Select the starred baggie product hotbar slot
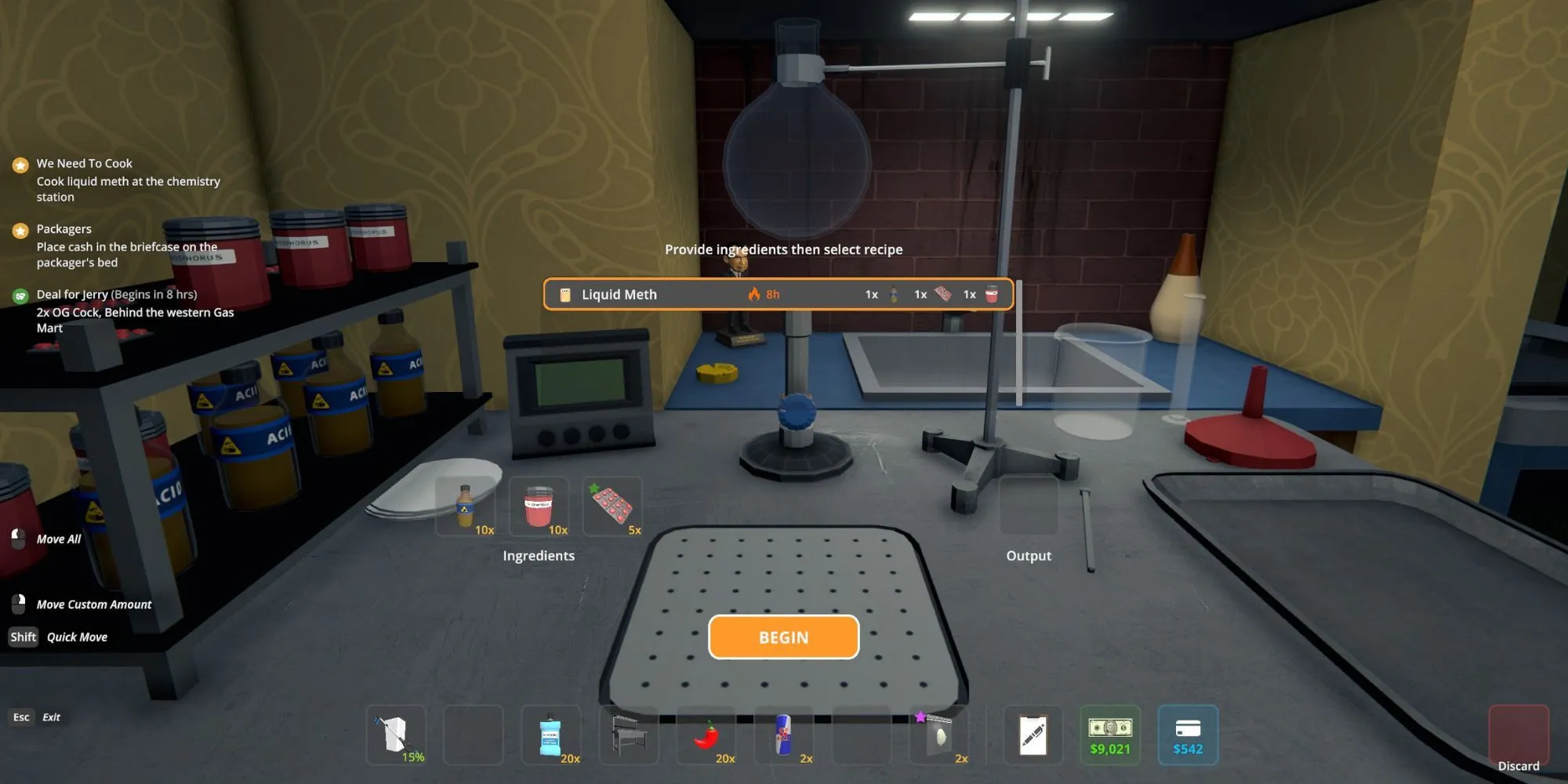This screenshot has height=784, width=1568. click(x=939, y=735)
